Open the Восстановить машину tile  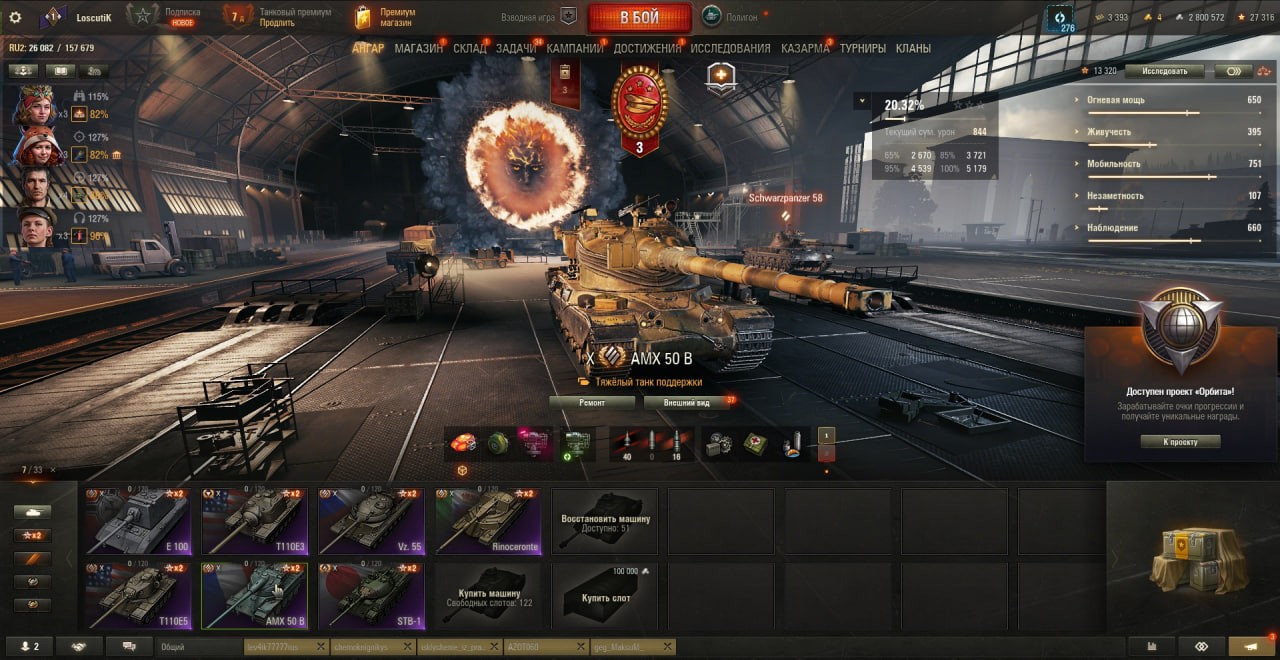(605, 521)
